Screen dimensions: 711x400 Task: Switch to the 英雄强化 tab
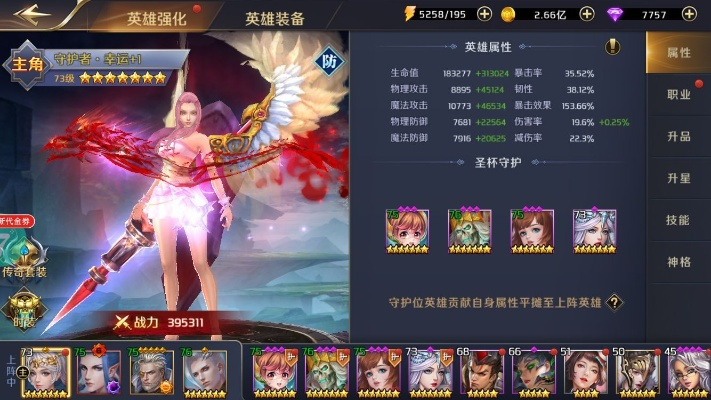pos(157,18)
